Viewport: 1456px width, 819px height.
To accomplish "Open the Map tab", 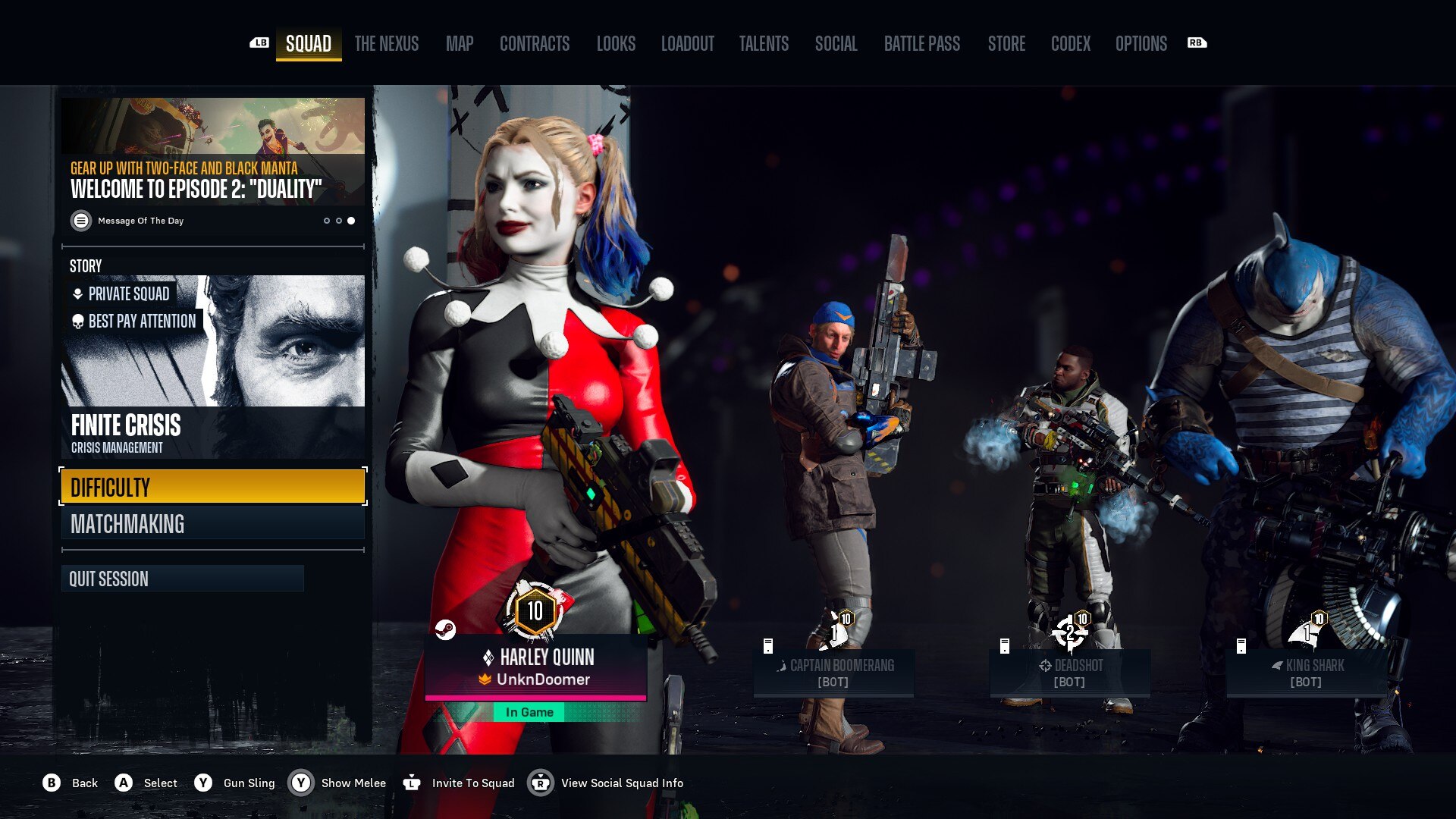I will click(460, 44).
